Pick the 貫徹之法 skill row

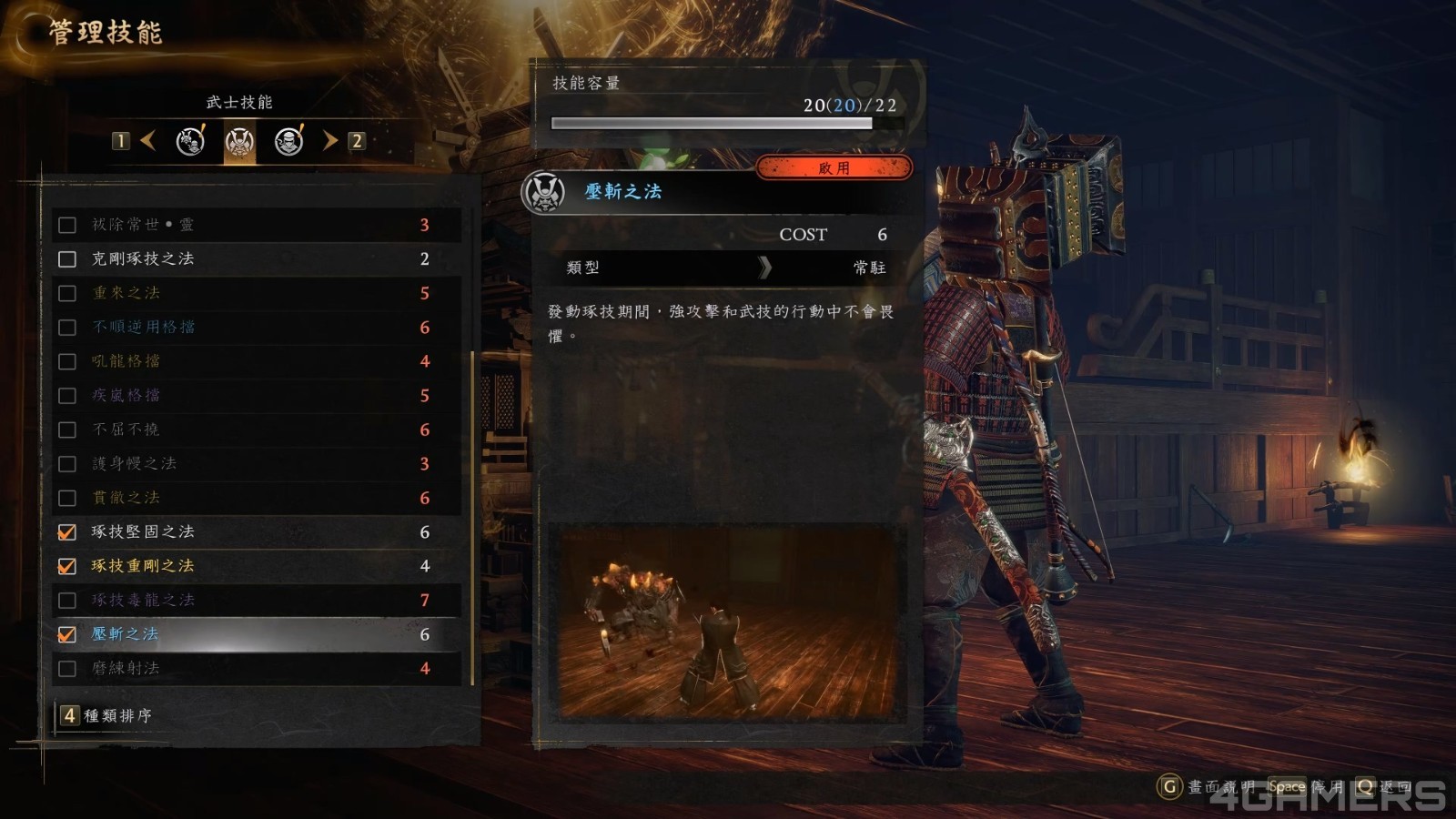tap(126, 498)
